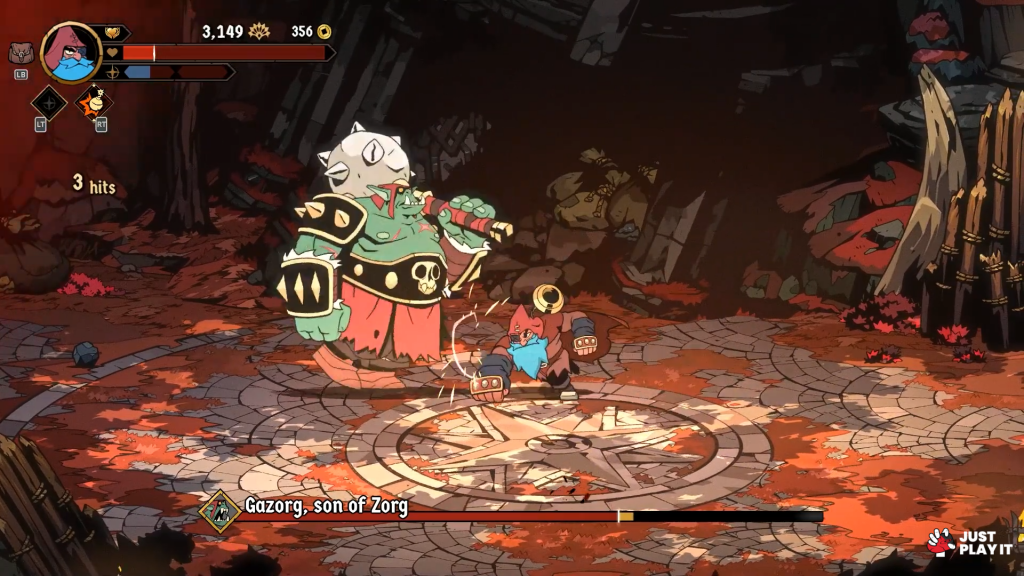Click the gold coin currency icon
Viewport: 1024px width, 576px height.
coord(324,32)
